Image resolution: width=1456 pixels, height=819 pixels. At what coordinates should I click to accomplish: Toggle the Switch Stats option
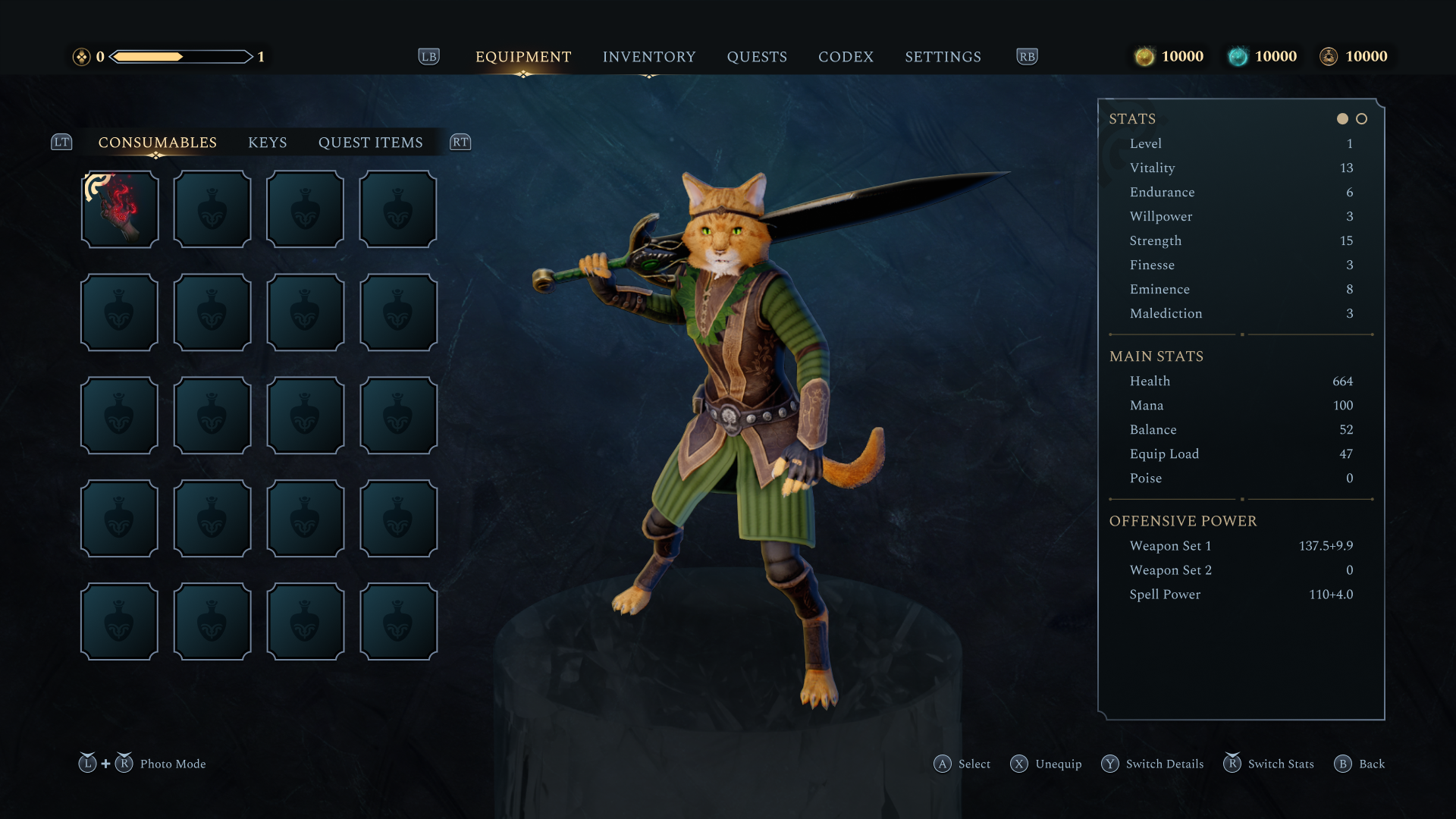pos(1269,764)
